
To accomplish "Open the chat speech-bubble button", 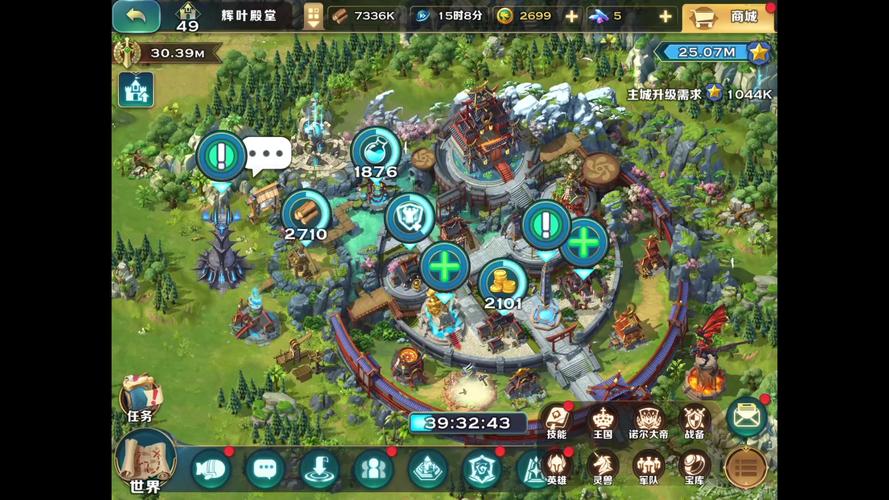I will (264, 468).
